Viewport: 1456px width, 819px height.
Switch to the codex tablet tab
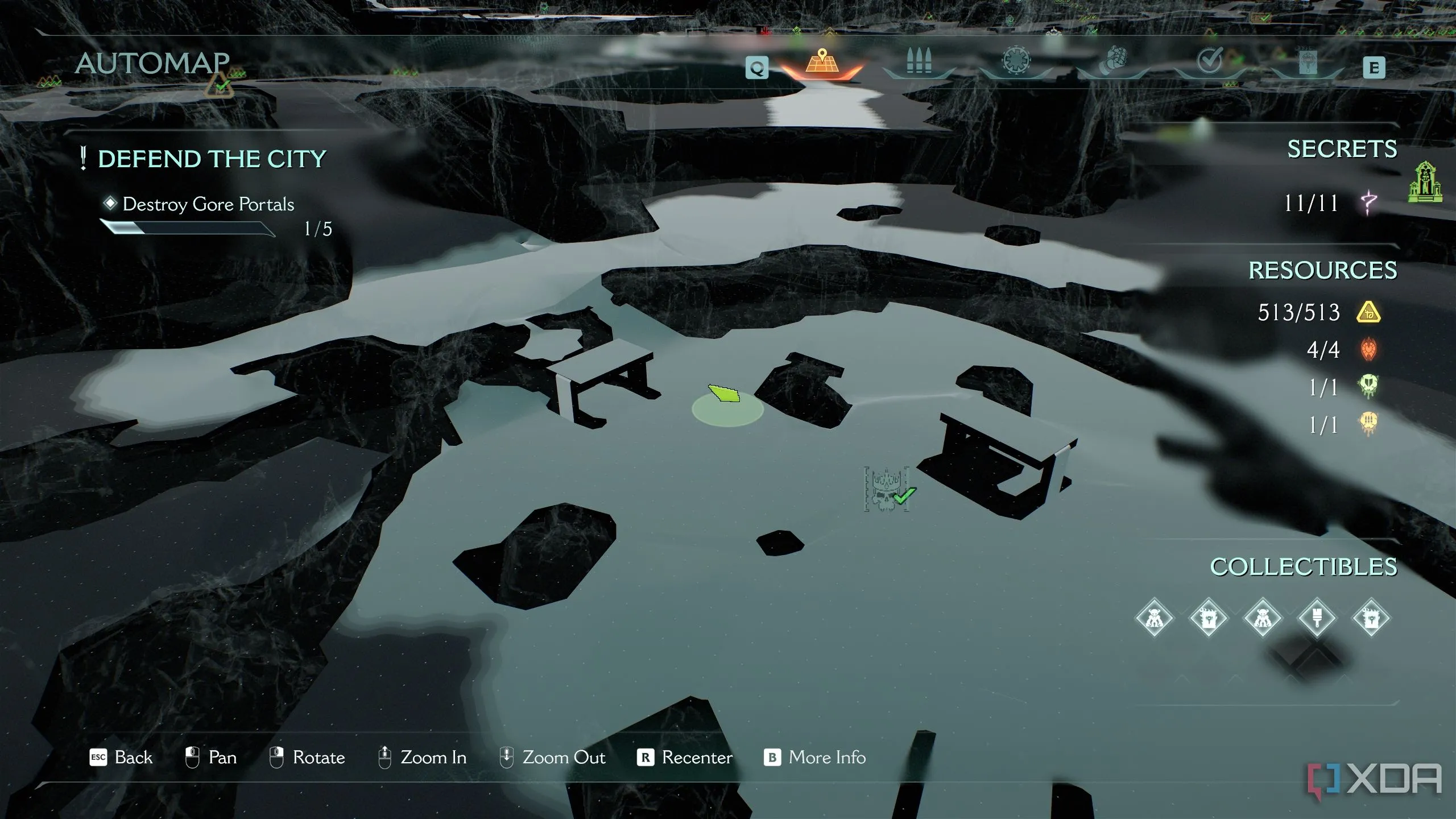[x=1308, y=61]
